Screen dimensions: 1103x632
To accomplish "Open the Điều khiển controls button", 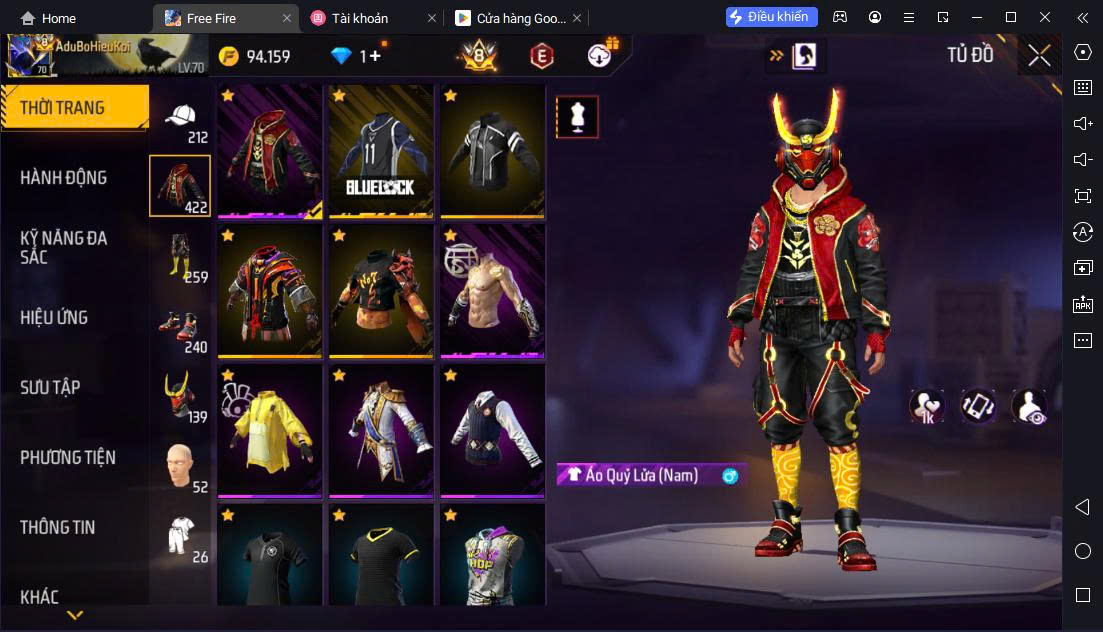I will [x=772, y=17].
